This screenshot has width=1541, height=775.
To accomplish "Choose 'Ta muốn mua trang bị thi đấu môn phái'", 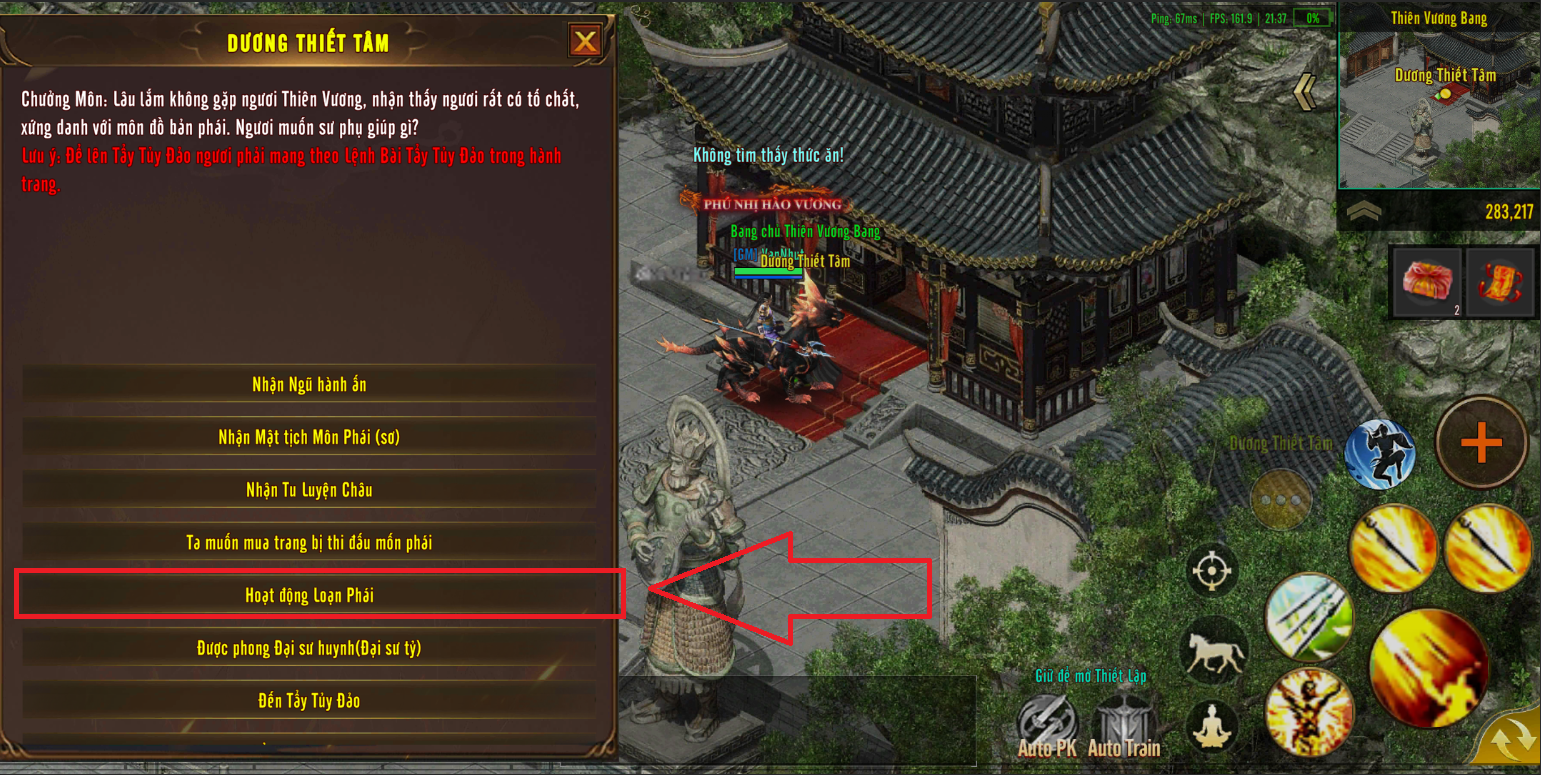I will click(309, 543).
